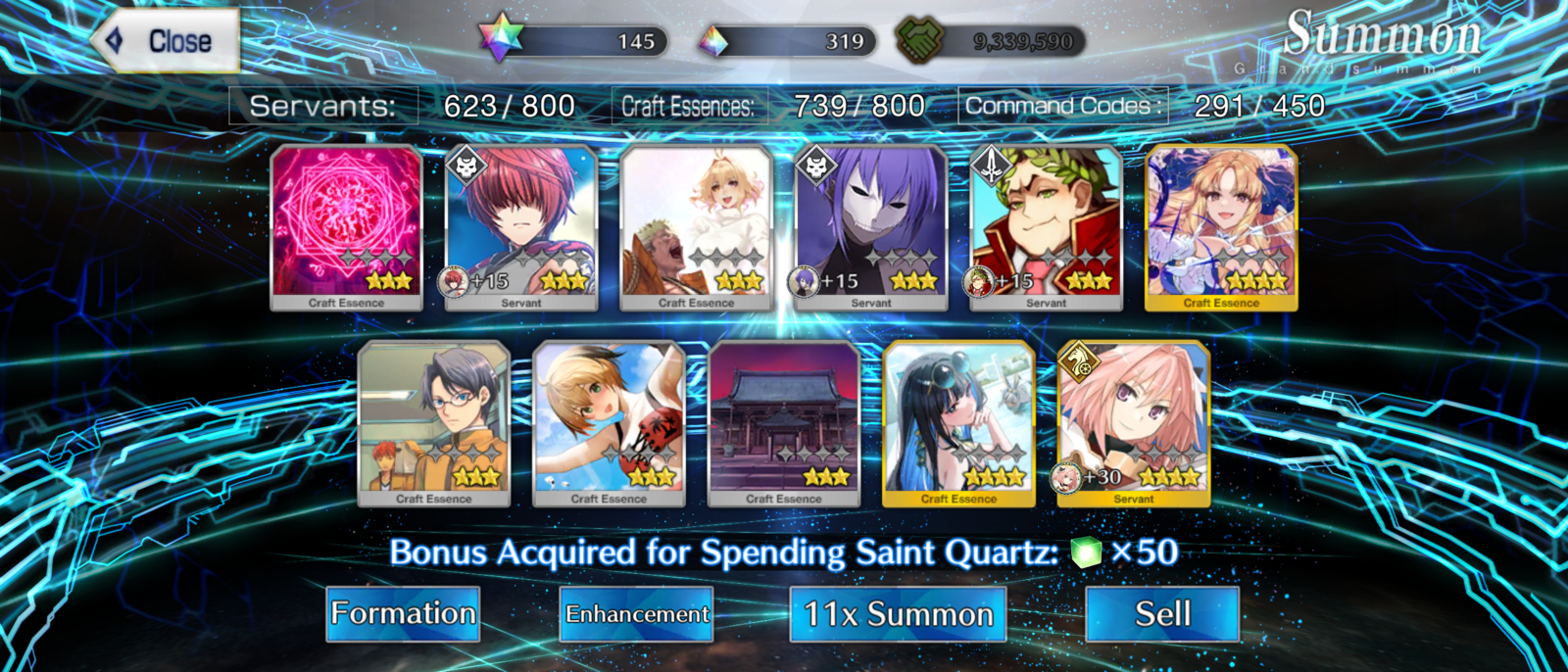
Task: Go to Enhancement screen
Action: [x=636, y=614]
